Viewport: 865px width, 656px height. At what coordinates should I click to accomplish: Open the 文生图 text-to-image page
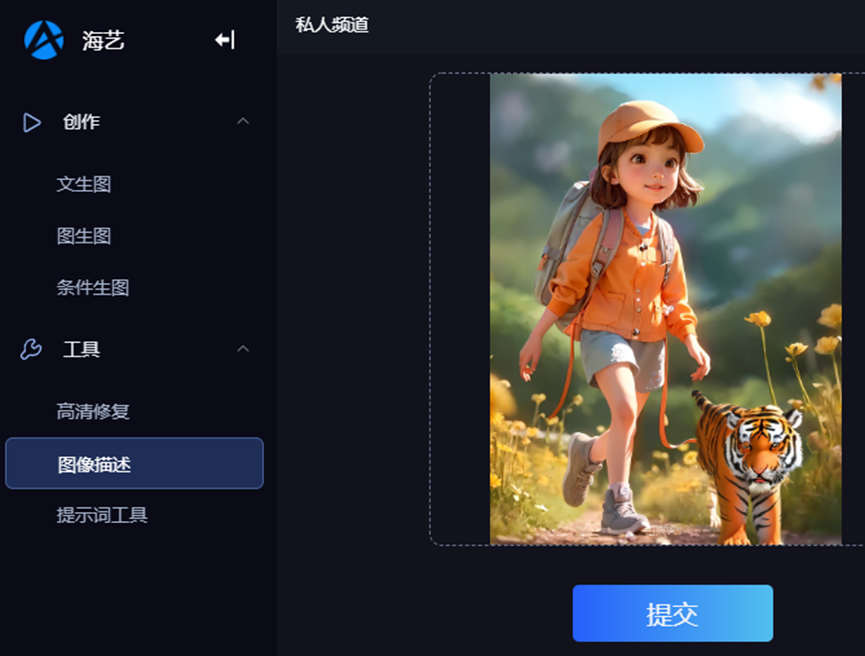(84, 184)
